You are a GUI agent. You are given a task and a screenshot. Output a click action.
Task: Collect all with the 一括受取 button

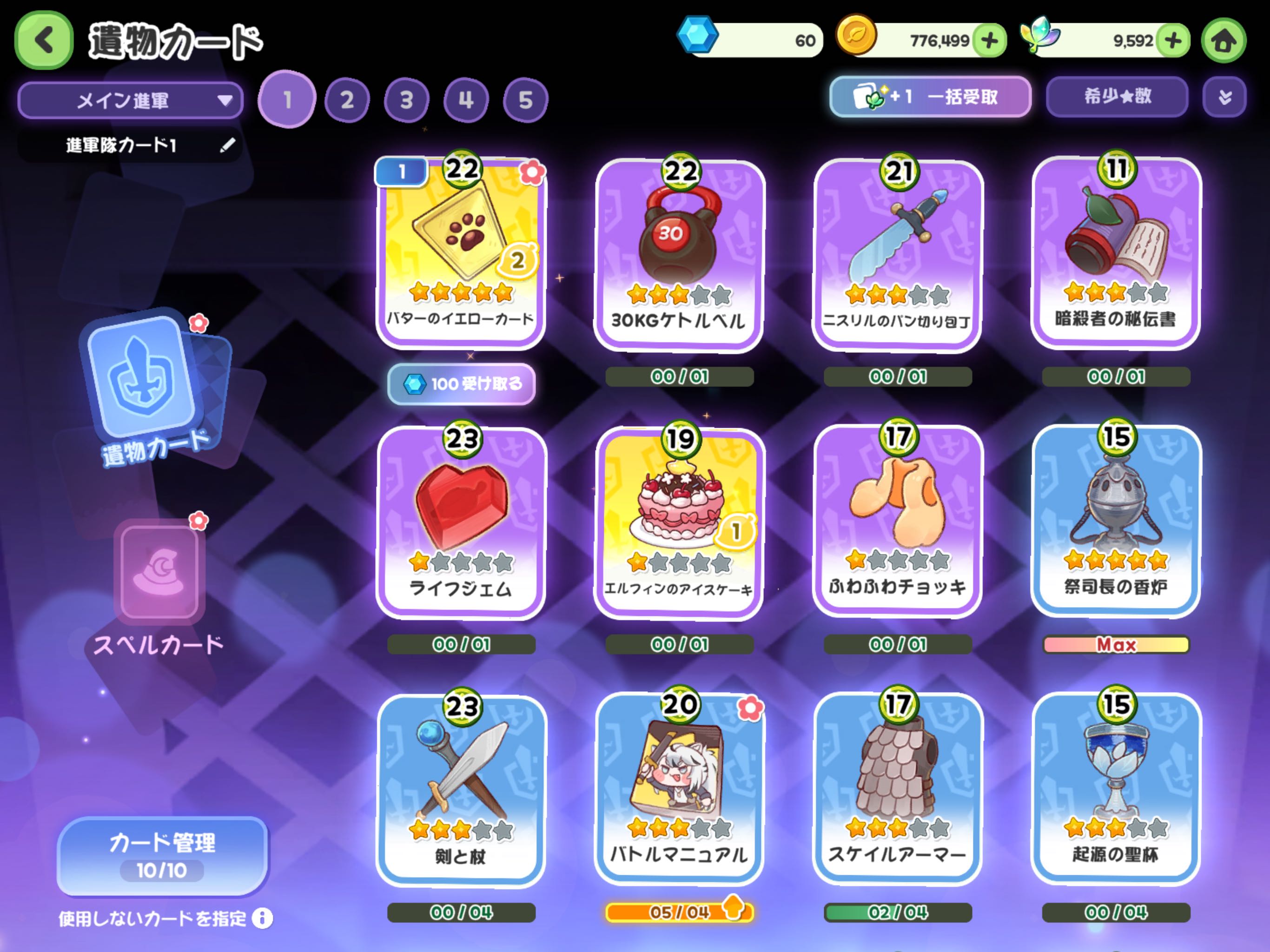[x=930, y=97]
